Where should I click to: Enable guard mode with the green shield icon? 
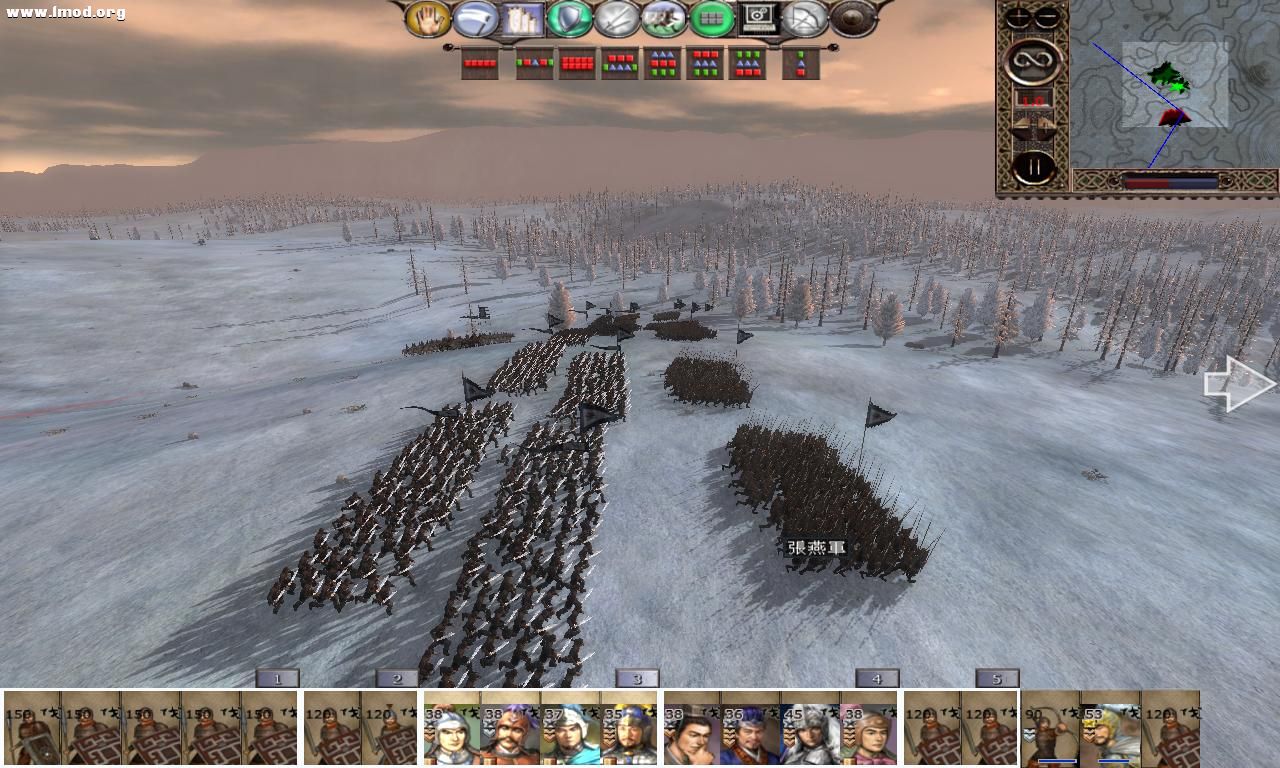coord(571,20)
